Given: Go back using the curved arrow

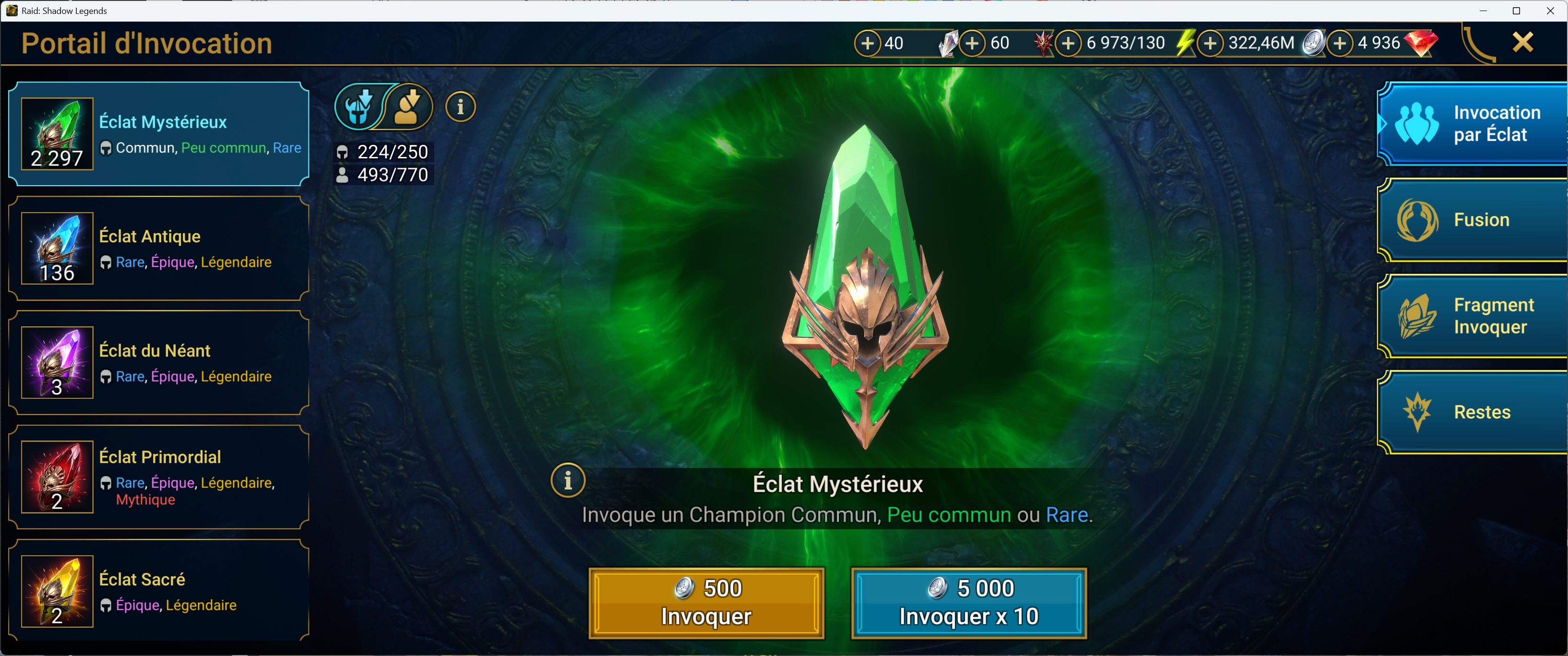Looking at the screenshot, I should 1478,44.
